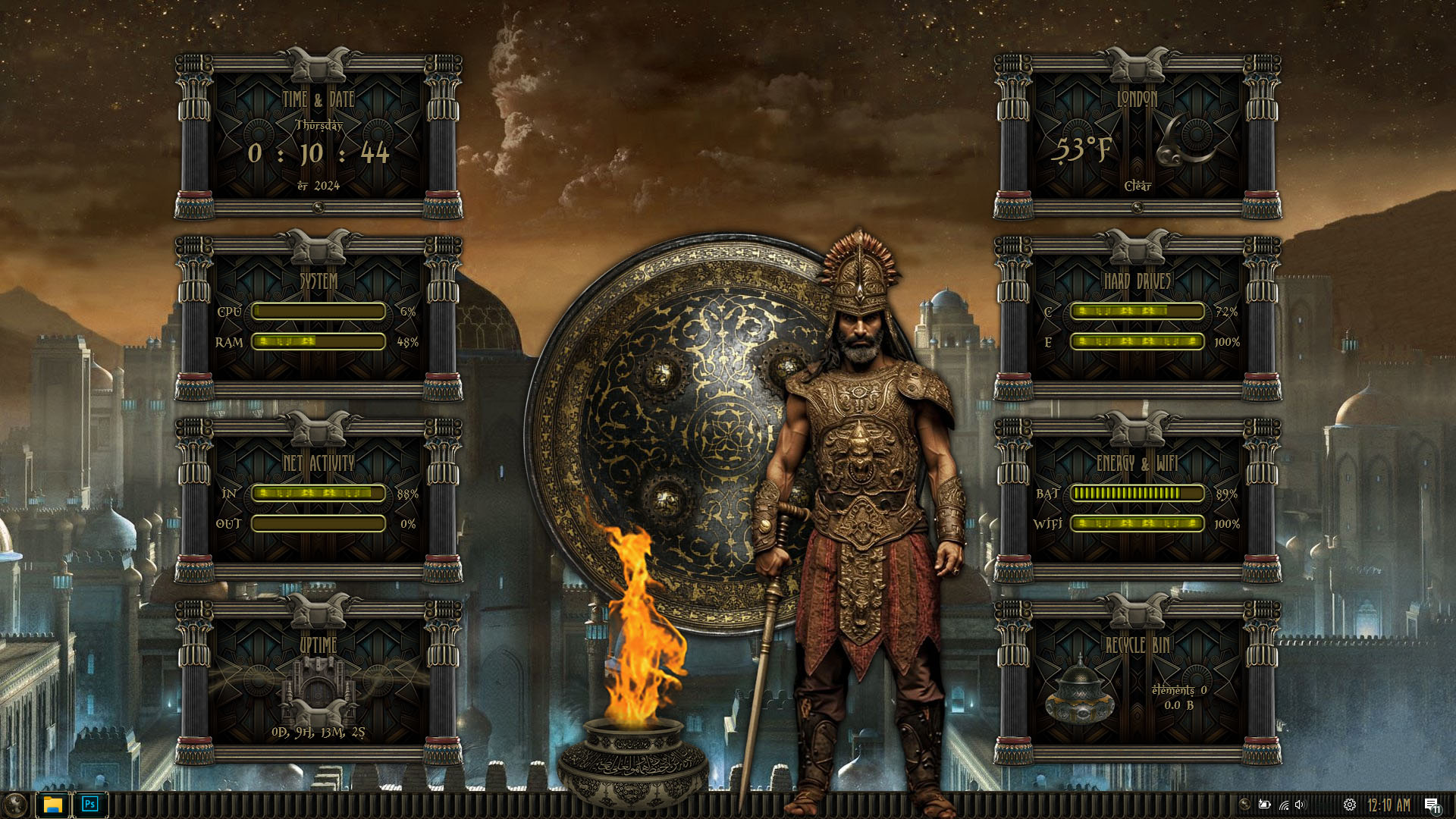Click the round bronze tray icon

pyautogui.click(x=1244, y=804)
